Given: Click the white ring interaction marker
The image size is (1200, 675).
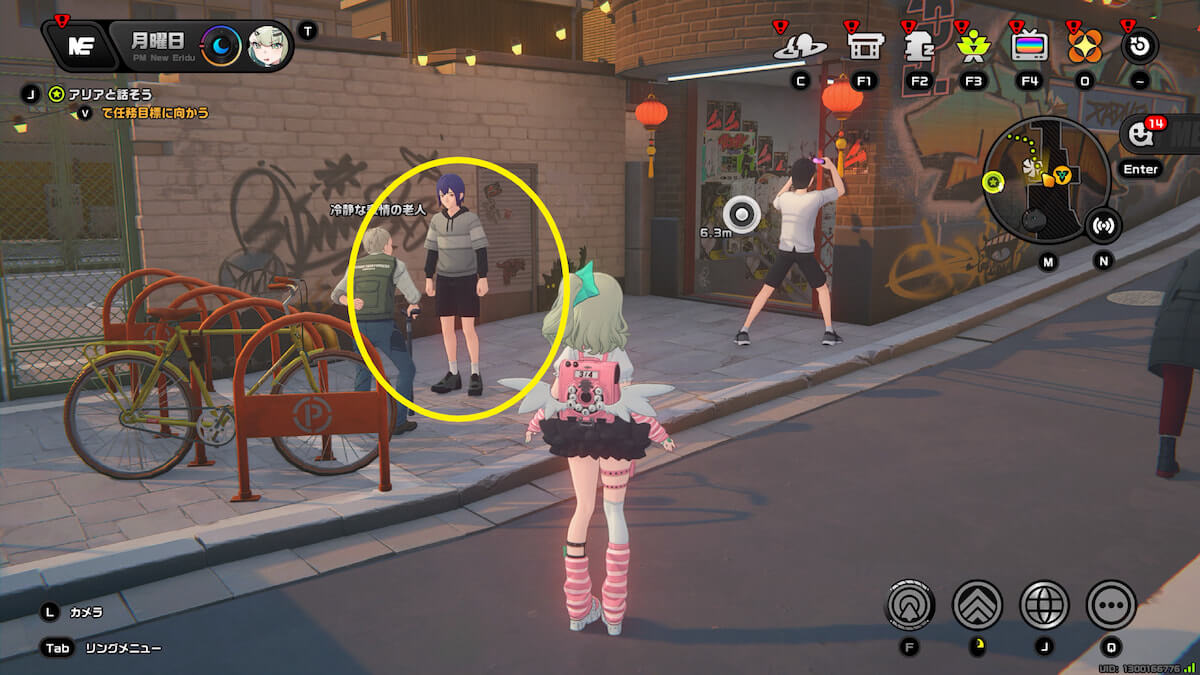Looking at the screenshot, I should [x=742, y=212].
